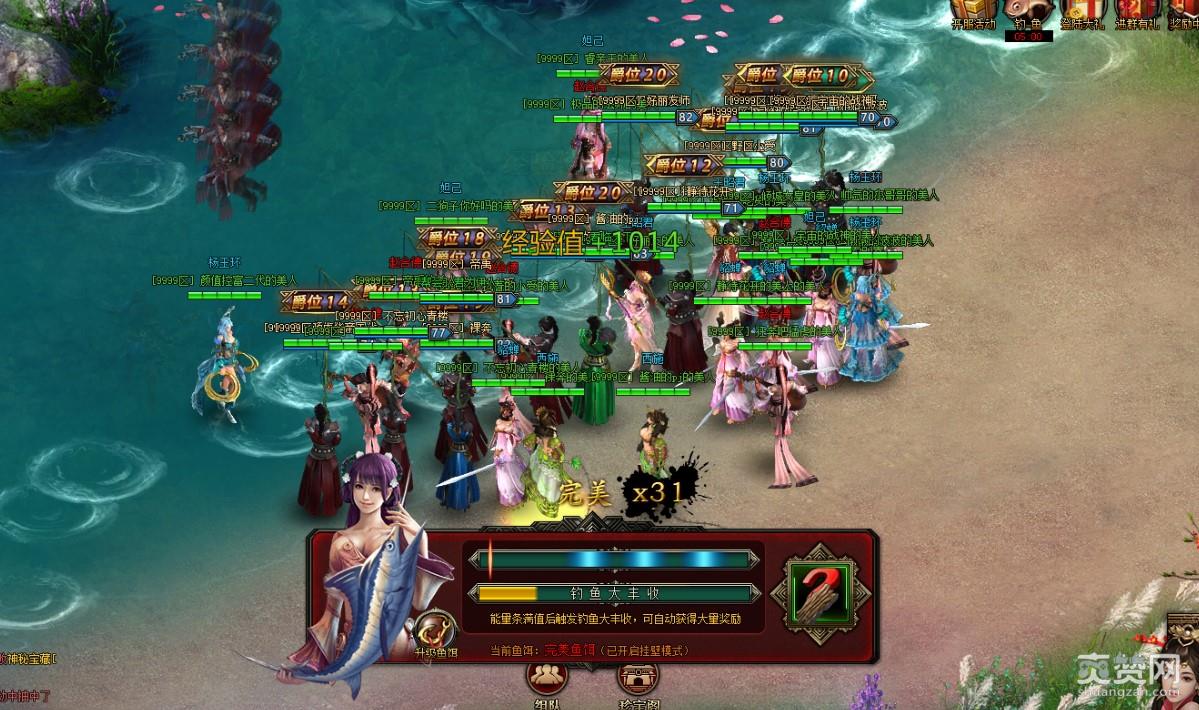Image resolution: width=1199 pixels, height=710 pixels.
Task: Open the 开服活动 server-launch events icon
Action: tap(971, 13)
